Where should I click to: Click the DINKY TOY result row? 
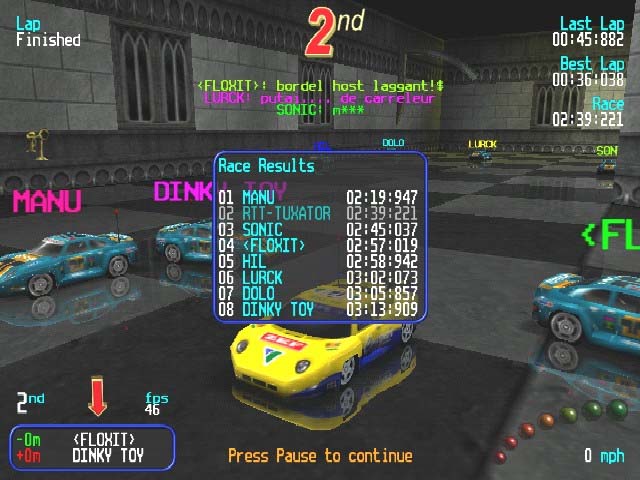318,310
